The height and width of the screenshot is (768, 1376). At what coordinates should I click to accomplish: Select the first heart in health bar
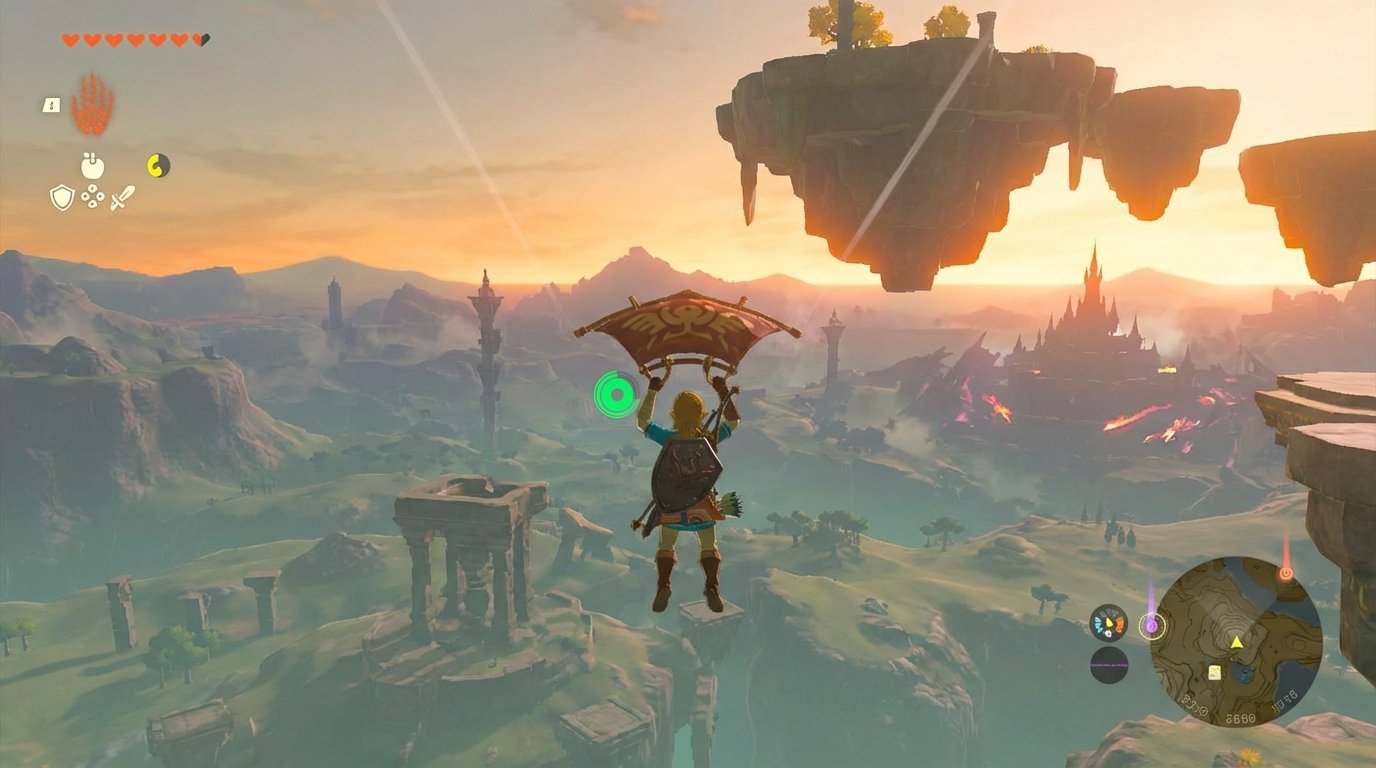pos(70,40)
